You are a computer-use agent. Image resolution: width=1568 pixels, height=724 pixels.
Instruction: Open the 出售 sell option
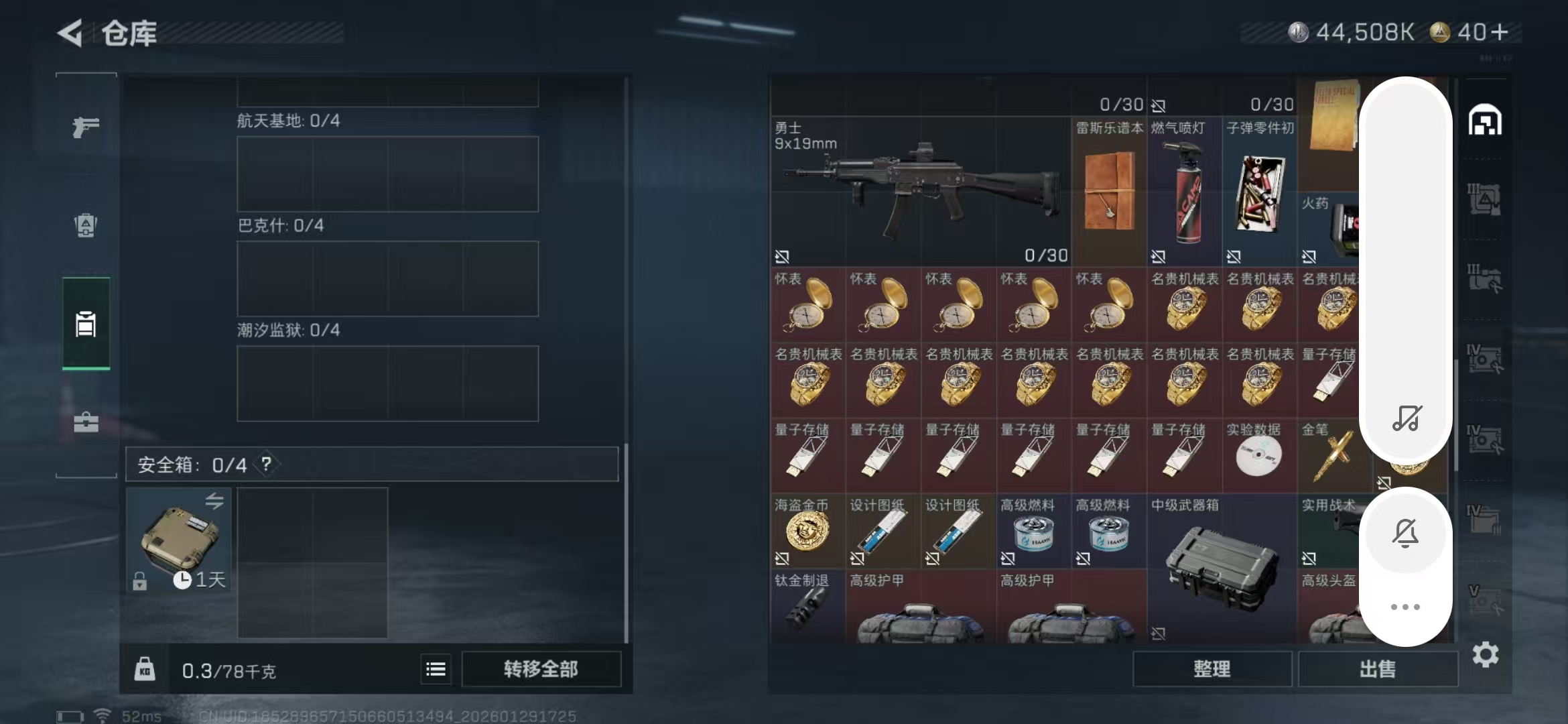pyautogui.click(x=1377, y=669)
